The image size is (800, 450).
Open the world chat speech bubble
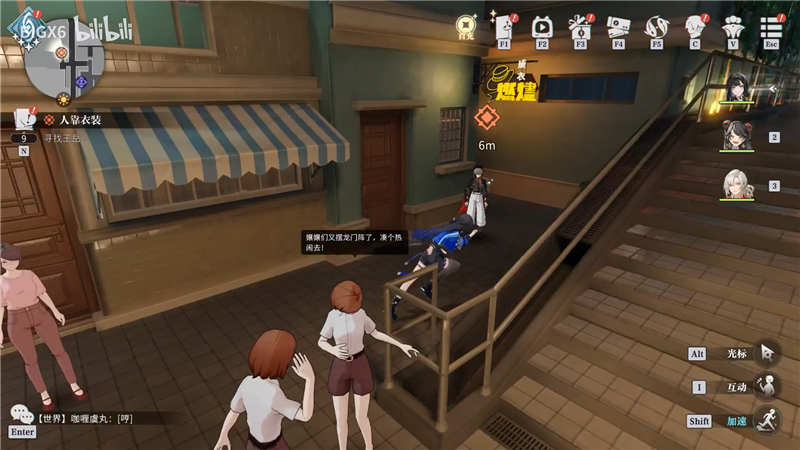[x=22, y=414]
